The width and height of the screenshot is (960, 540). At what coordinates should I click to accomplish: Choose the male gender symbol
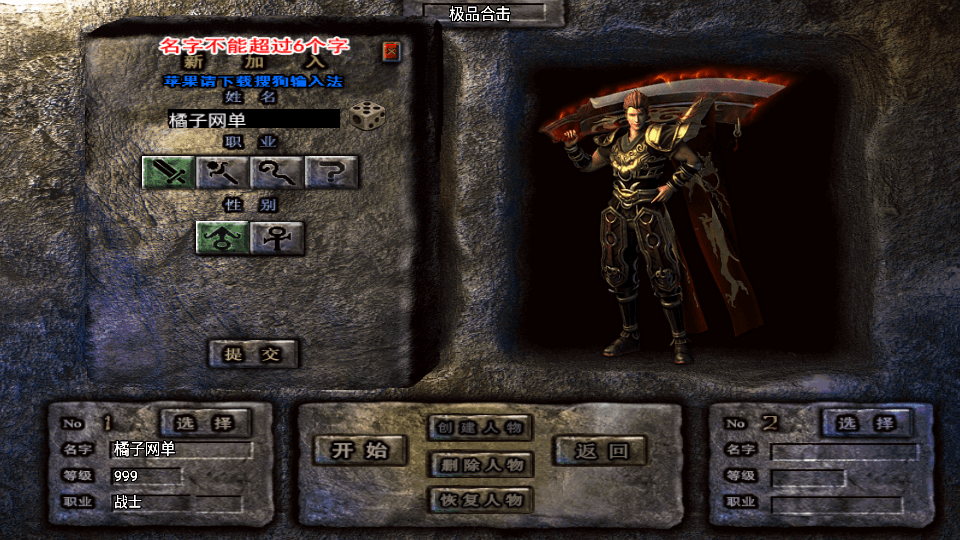pos(222,238)
